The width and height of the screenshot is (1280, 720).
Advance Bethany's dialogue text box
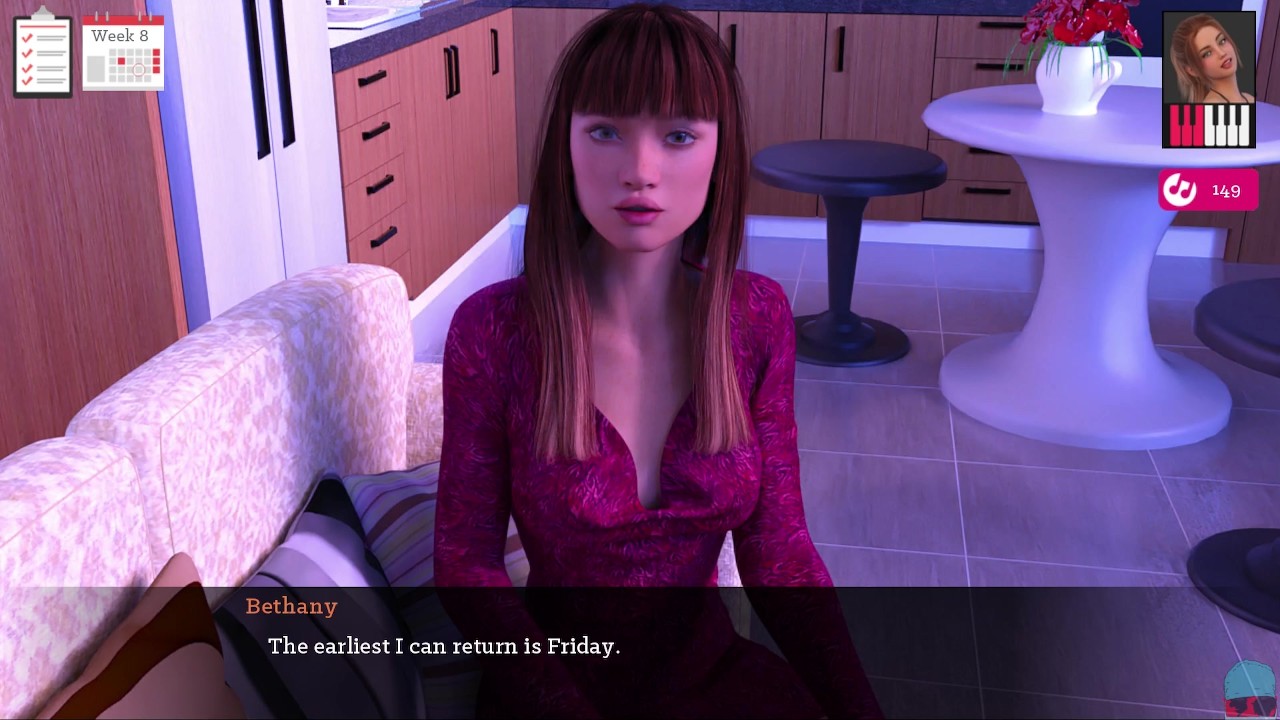point(640,648)
